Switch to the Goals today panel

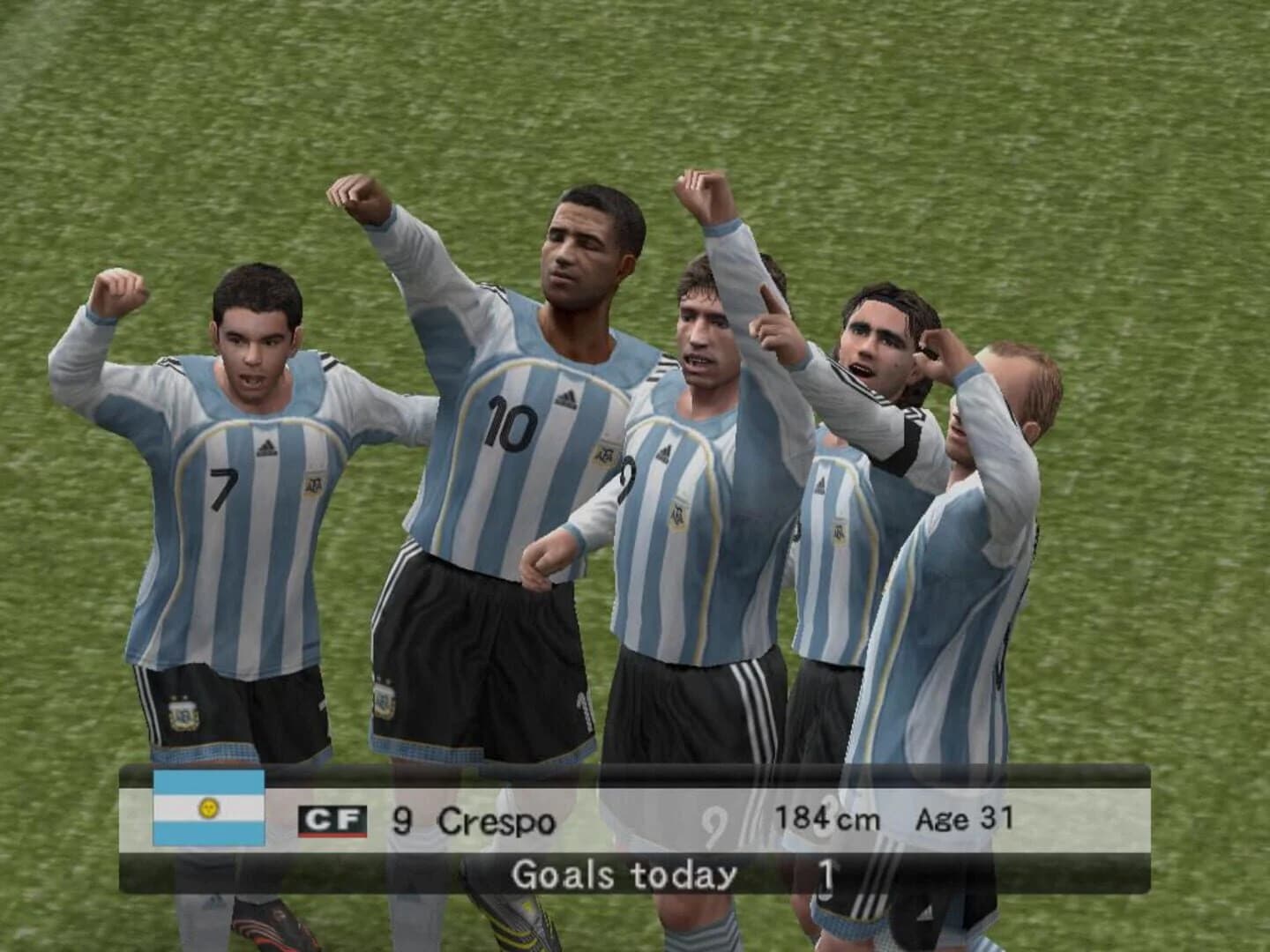(x=626, y=873)
